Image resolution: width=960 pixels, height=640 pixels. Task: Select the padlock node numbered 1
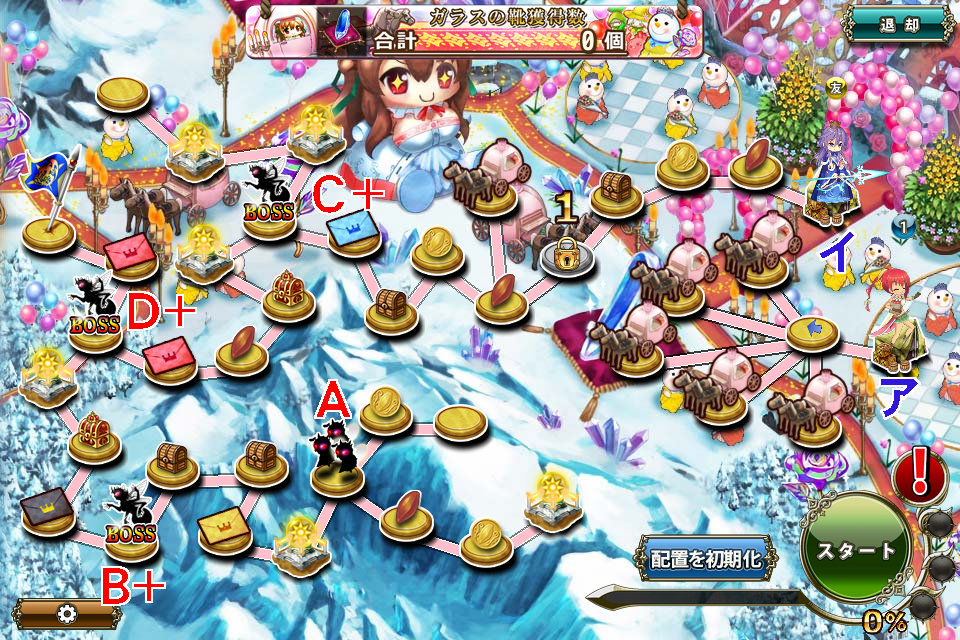(x=565, y=254)
